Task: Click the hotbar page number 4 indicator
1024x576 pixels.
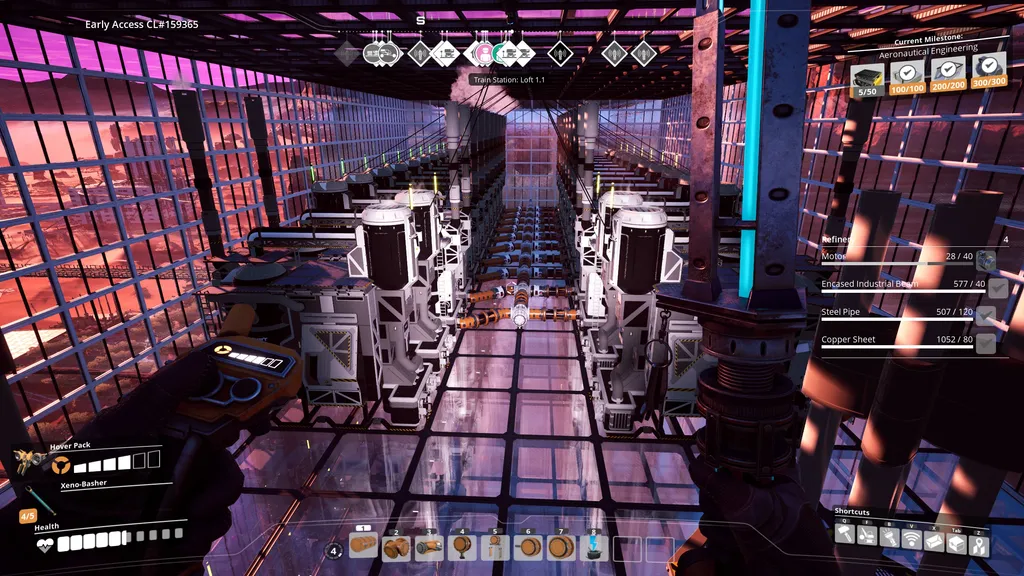Action: coord(334,550)
